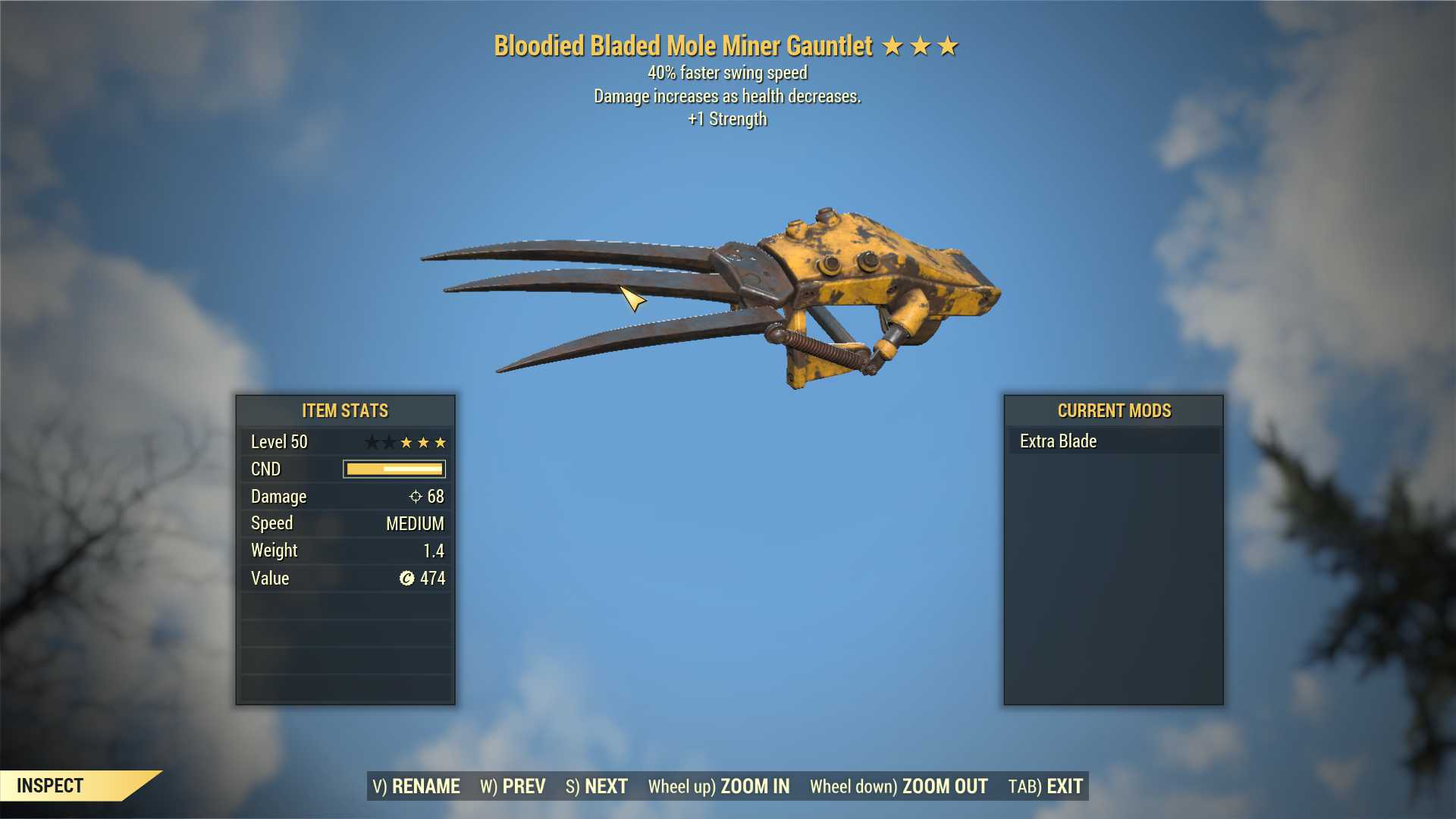
Task: Choose ZOOM IN on the weapon
Action: pos(718,786)
